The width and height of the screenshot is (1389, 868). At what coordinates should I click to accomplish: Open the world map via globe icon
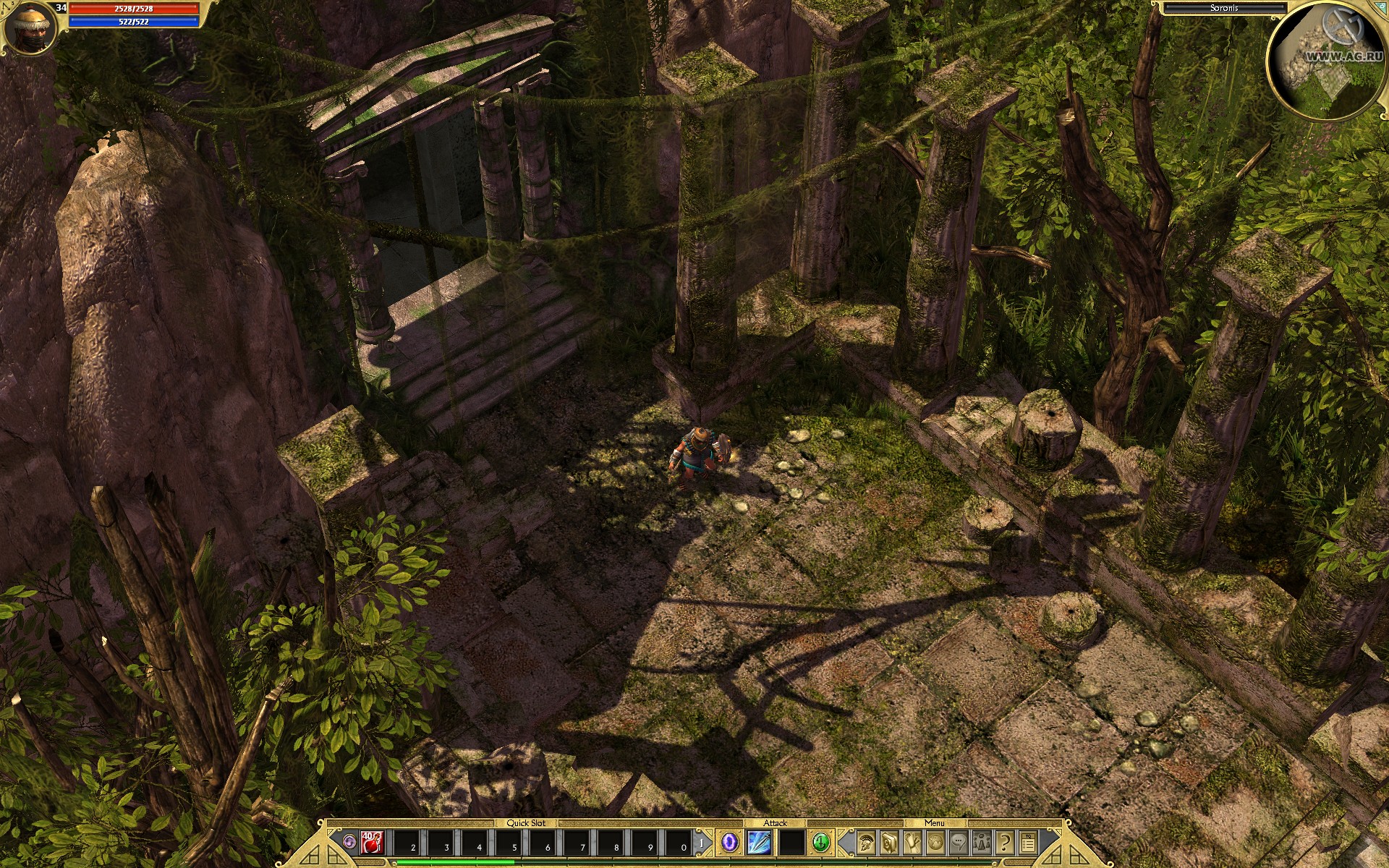click(937, 841)
